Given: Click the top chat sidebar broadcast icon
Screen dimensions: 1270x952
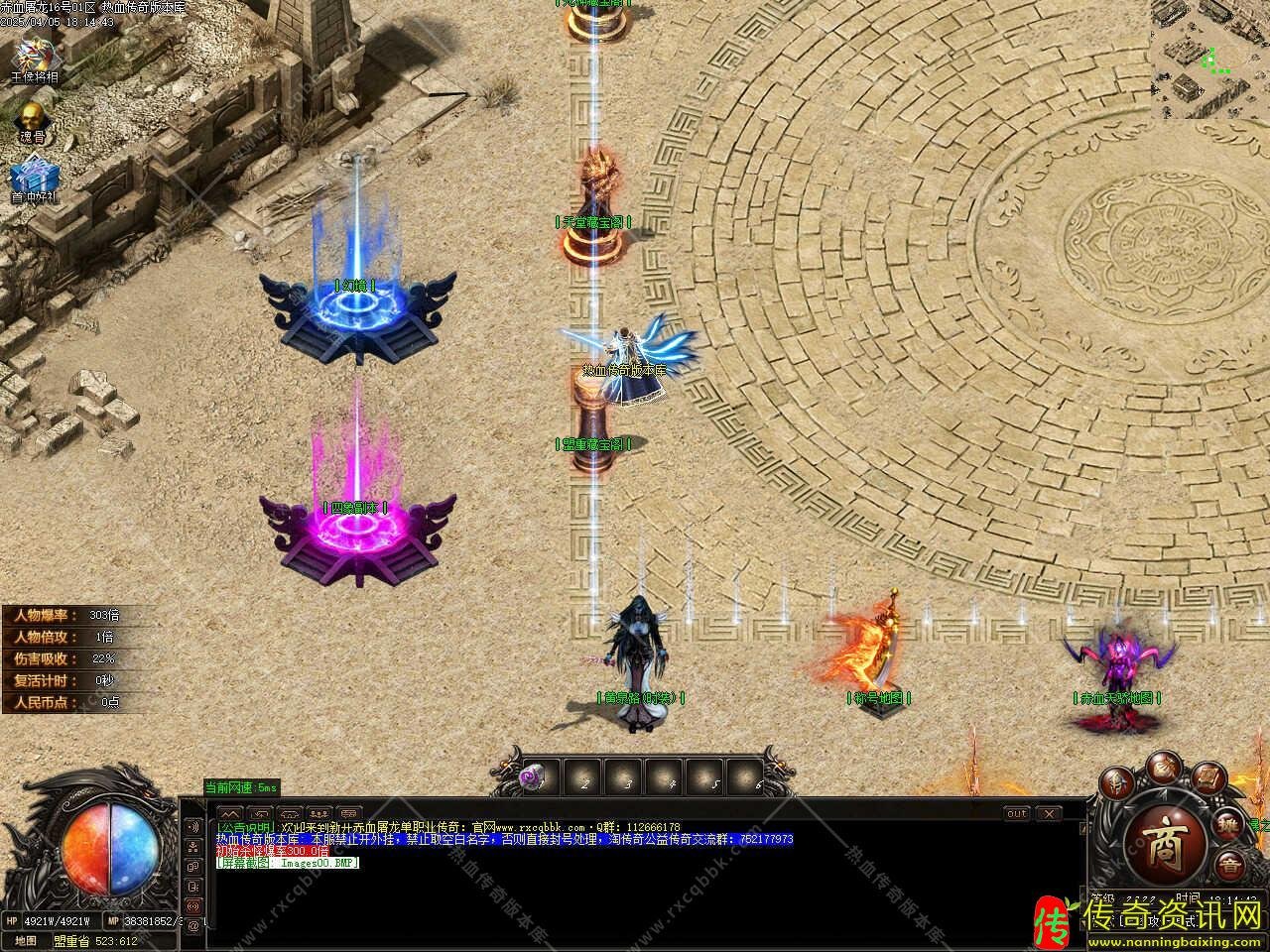Looking at the screenshot, I should (192, 827).
